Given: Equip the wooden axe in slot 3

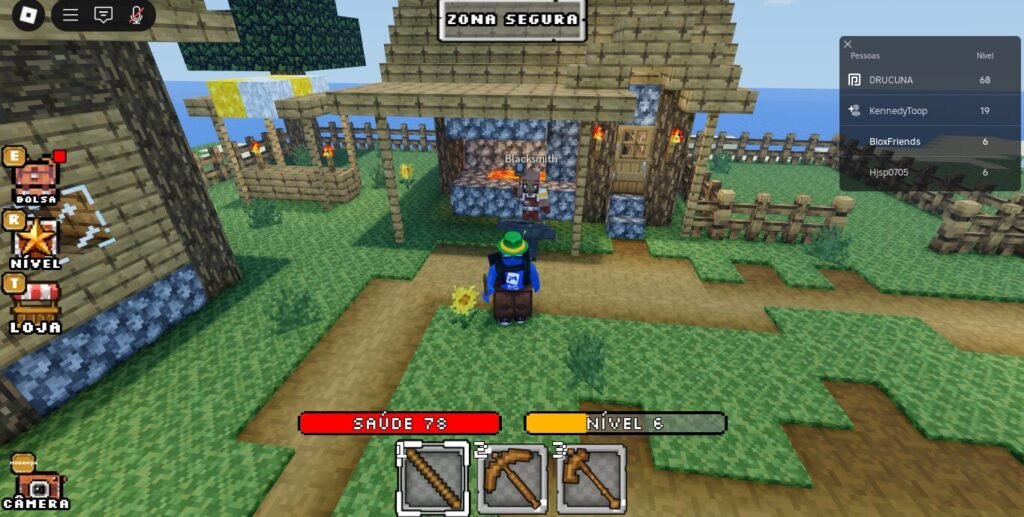Looking at the screenshot, I should 590,478.
